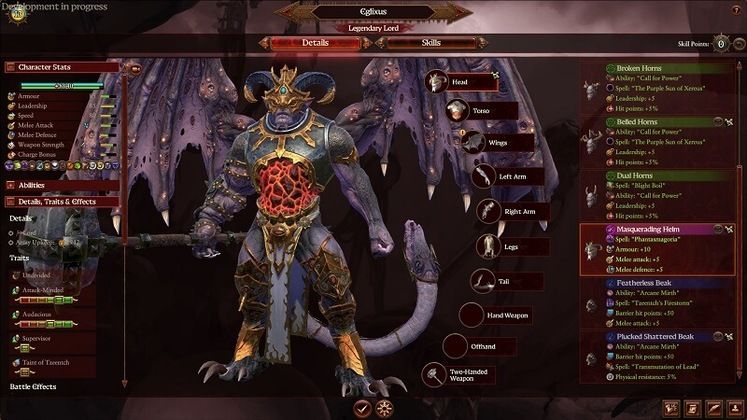Select the Wings body part slot
Screen dimensions: 747x420
click(491, 143)
